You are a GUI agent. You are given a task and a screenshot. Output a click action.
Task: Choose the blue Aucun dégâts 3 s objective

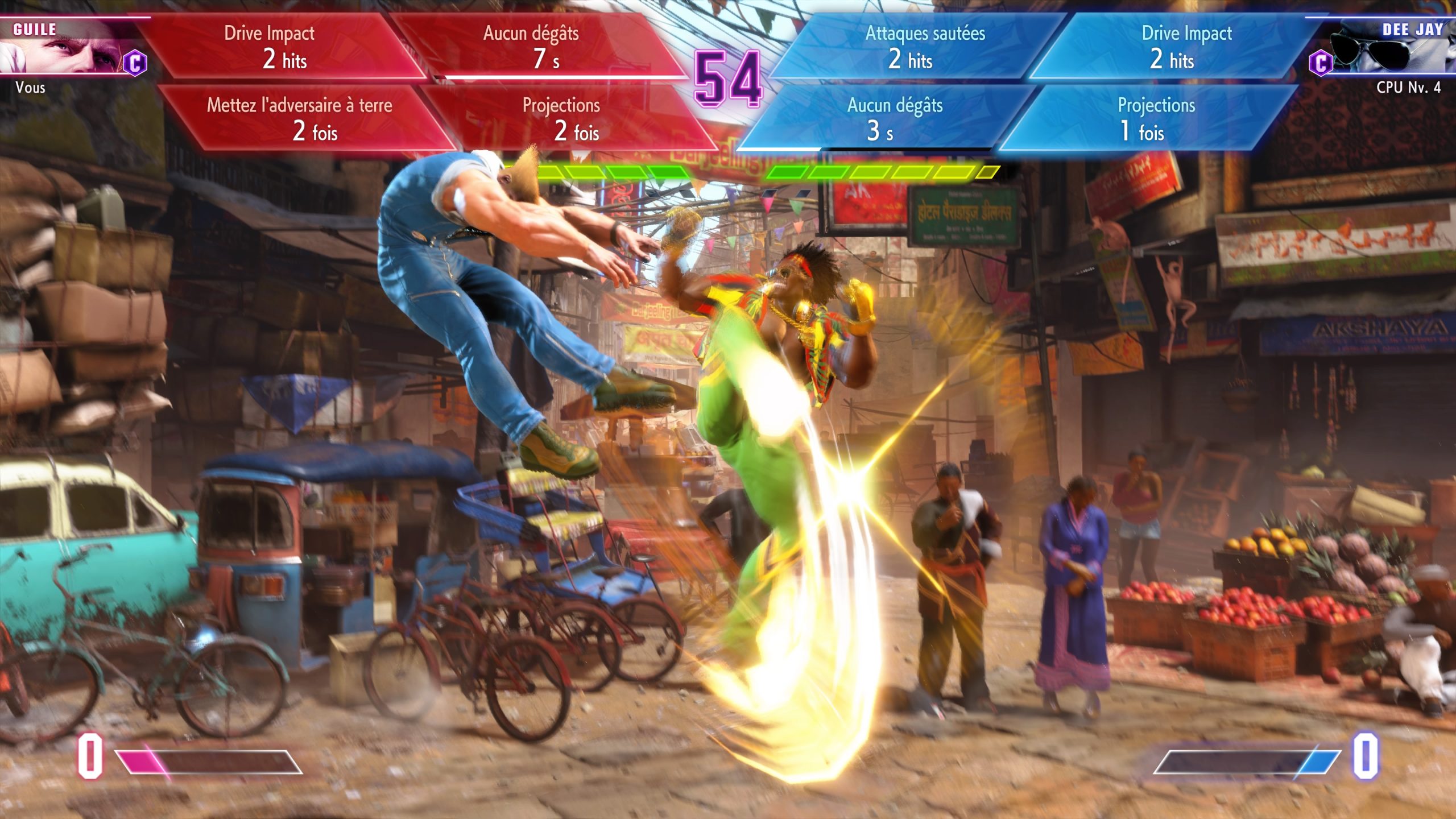point(890,118)
